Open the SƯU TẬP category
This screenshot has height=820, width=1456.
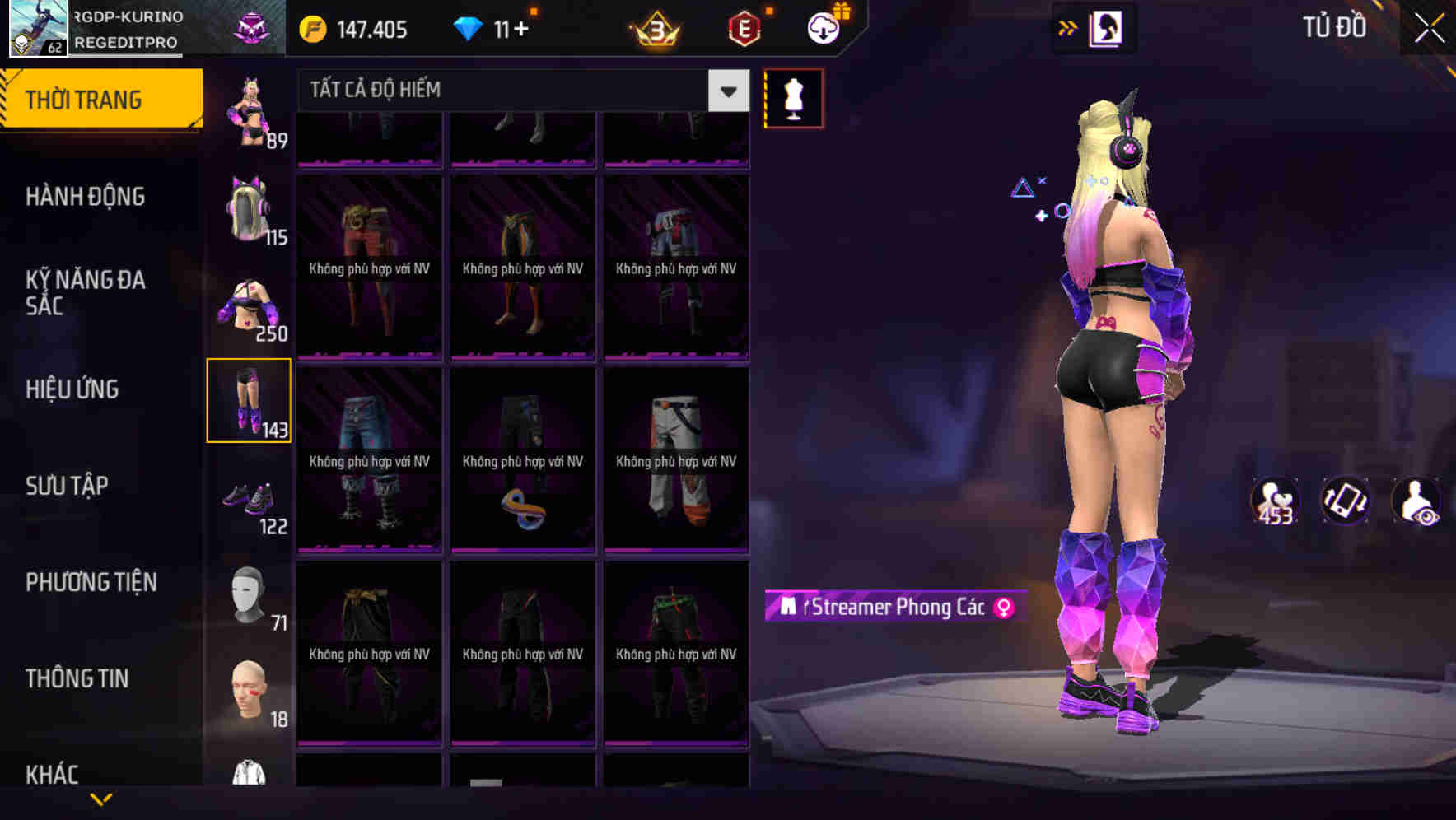click(x=67, y=486)
